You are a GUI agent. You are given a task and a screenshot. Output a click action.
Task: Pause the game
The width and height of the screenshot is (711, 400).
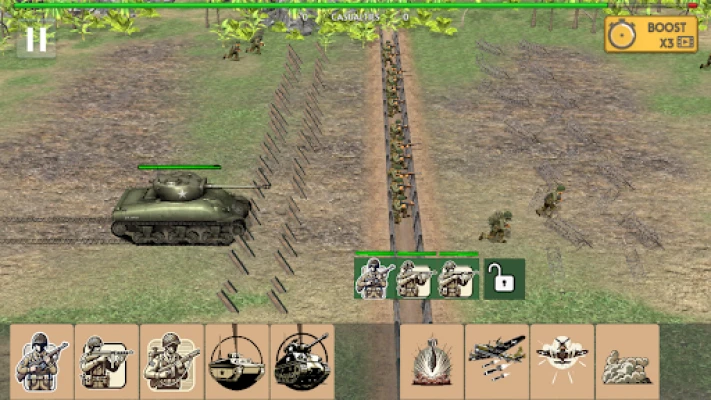click(x=36, y=39)
